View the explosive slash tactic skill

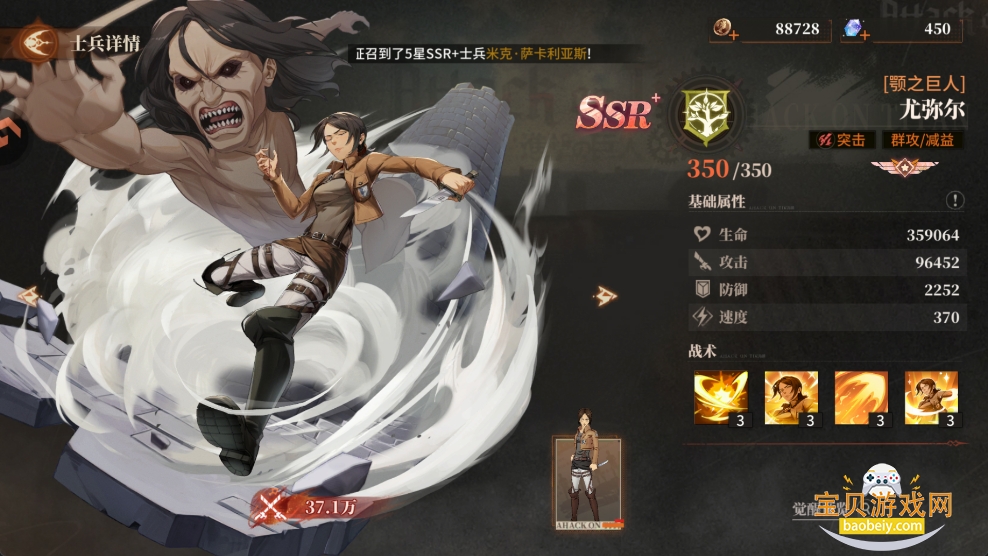[x=721, y=398]
